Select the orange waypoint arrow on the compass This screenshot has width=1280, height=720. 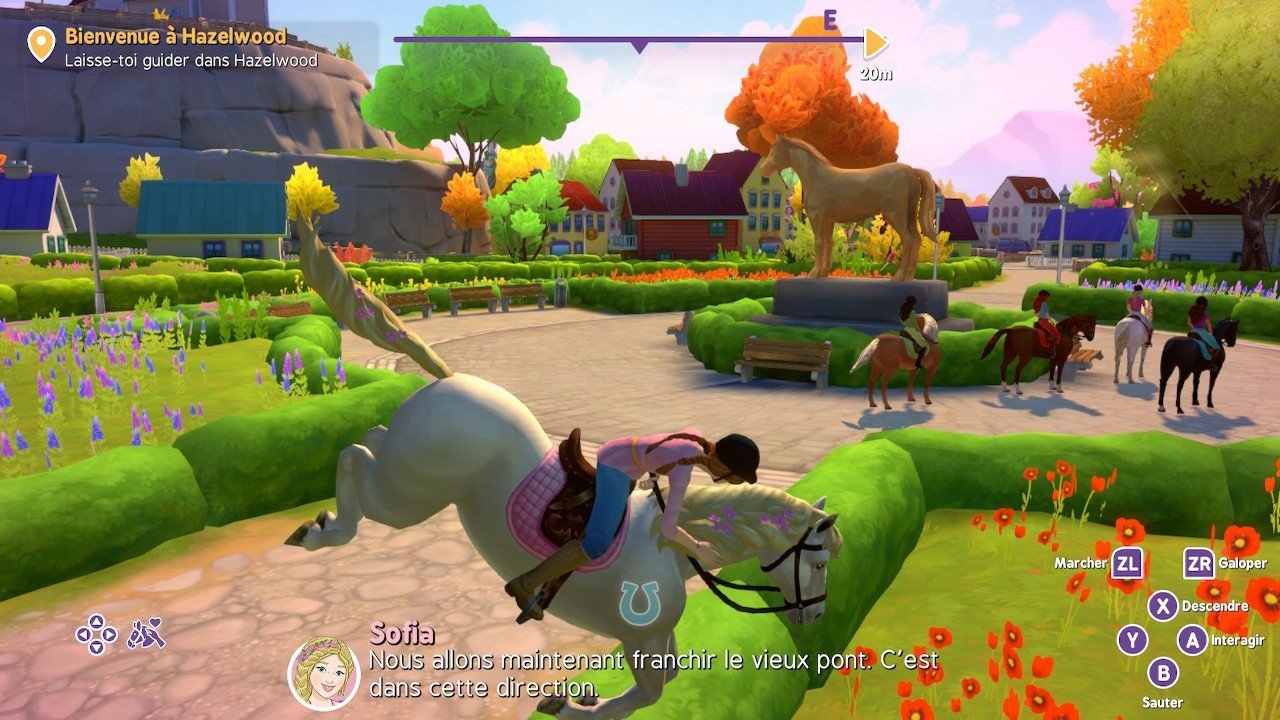point(875,43)
